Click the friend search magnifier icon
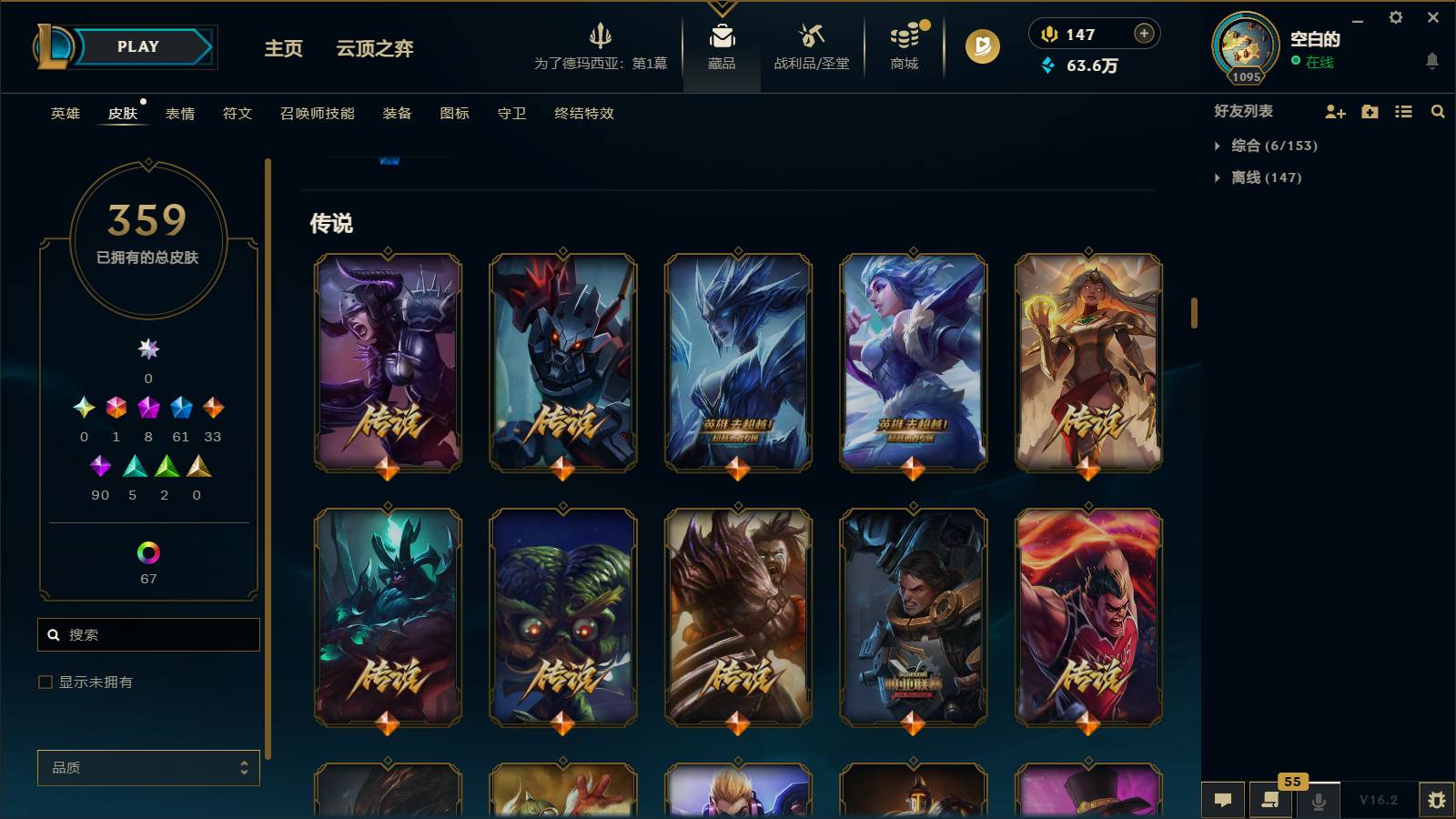1456x819 pixels. point(1438,112)
